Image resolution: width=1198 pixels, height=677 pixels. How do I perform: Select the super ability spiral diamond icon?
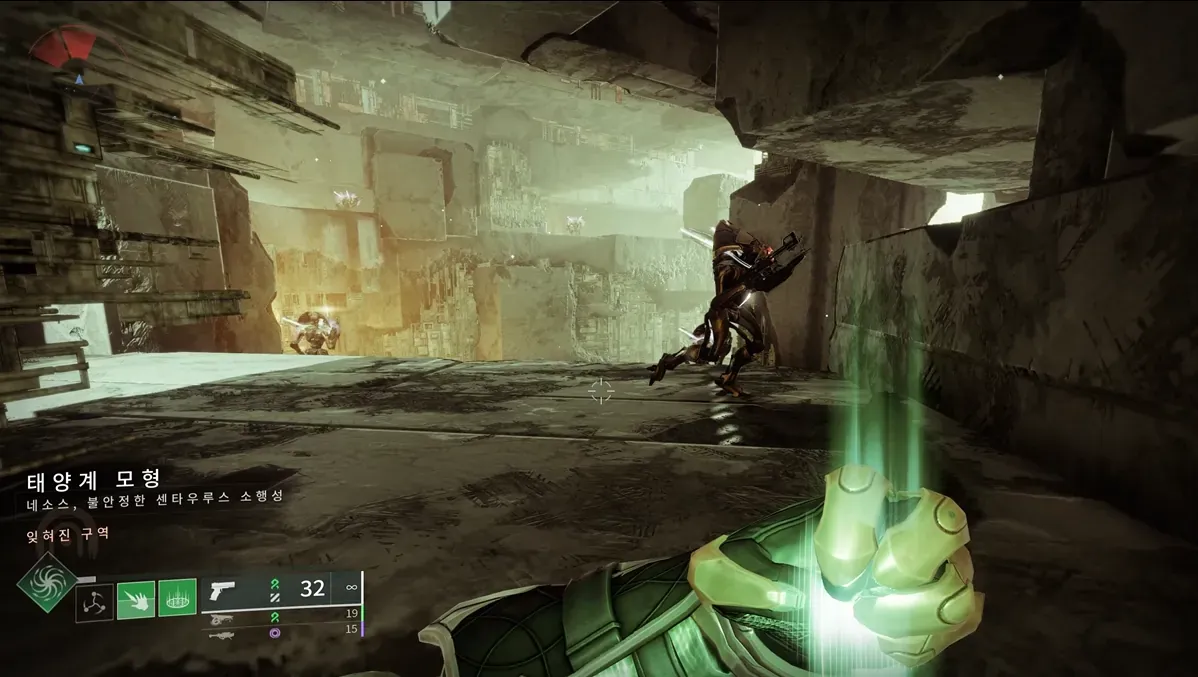click(x=47, y=583)
